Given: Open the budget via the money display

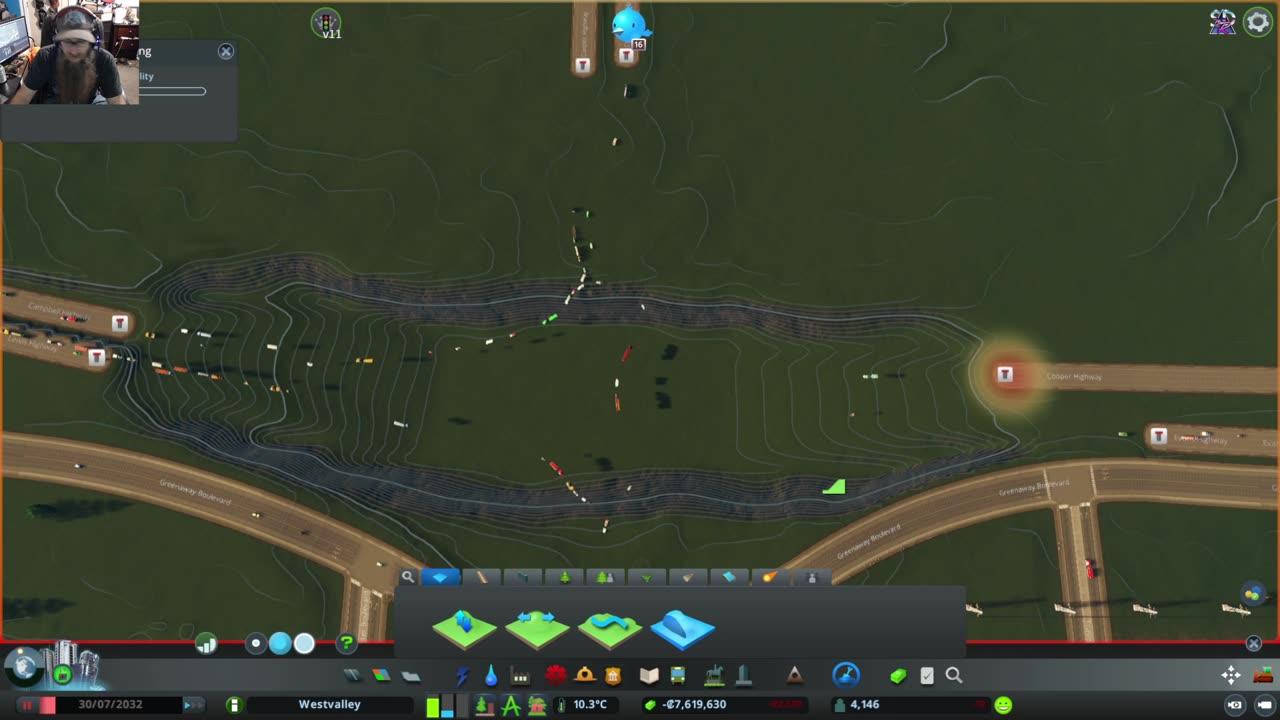Looking at the screenshot, I should click(695, 704).
